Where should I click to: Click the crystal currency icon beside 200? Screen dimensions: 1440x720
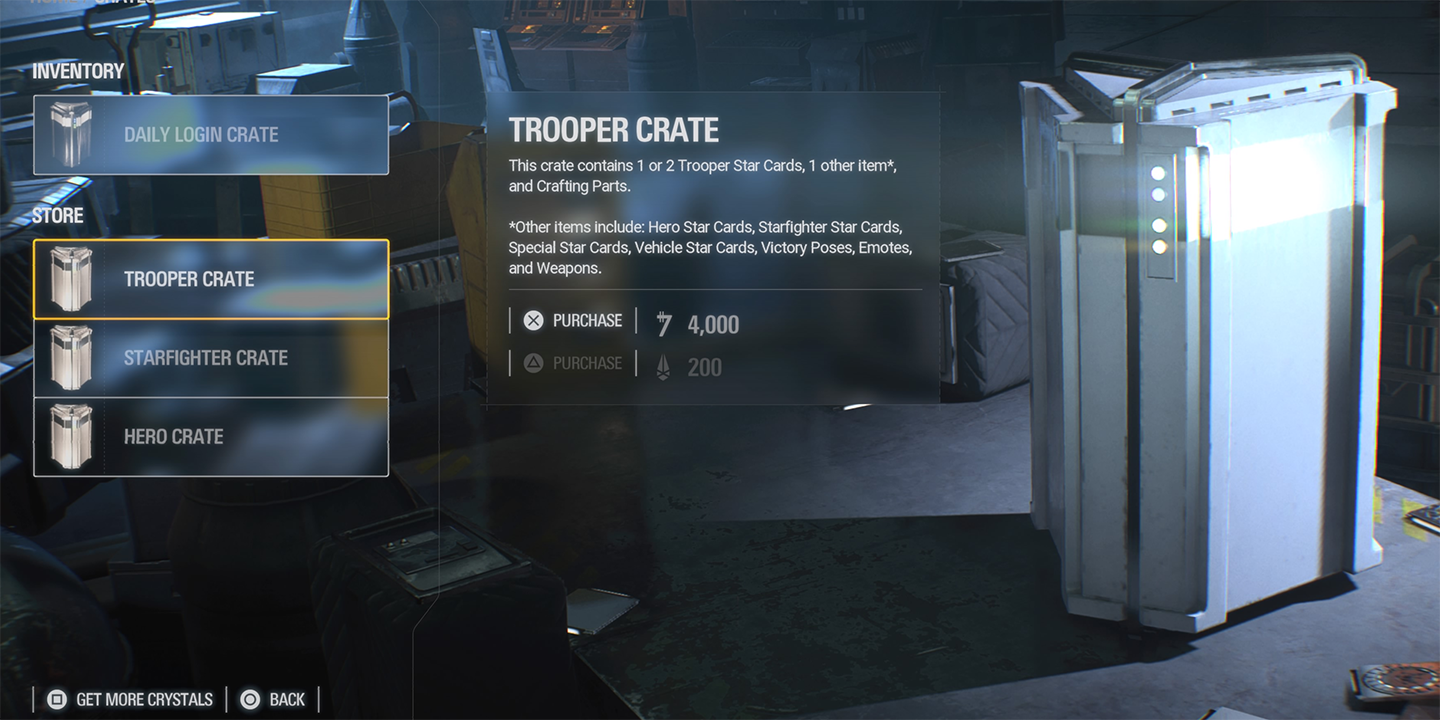(662, 366)
